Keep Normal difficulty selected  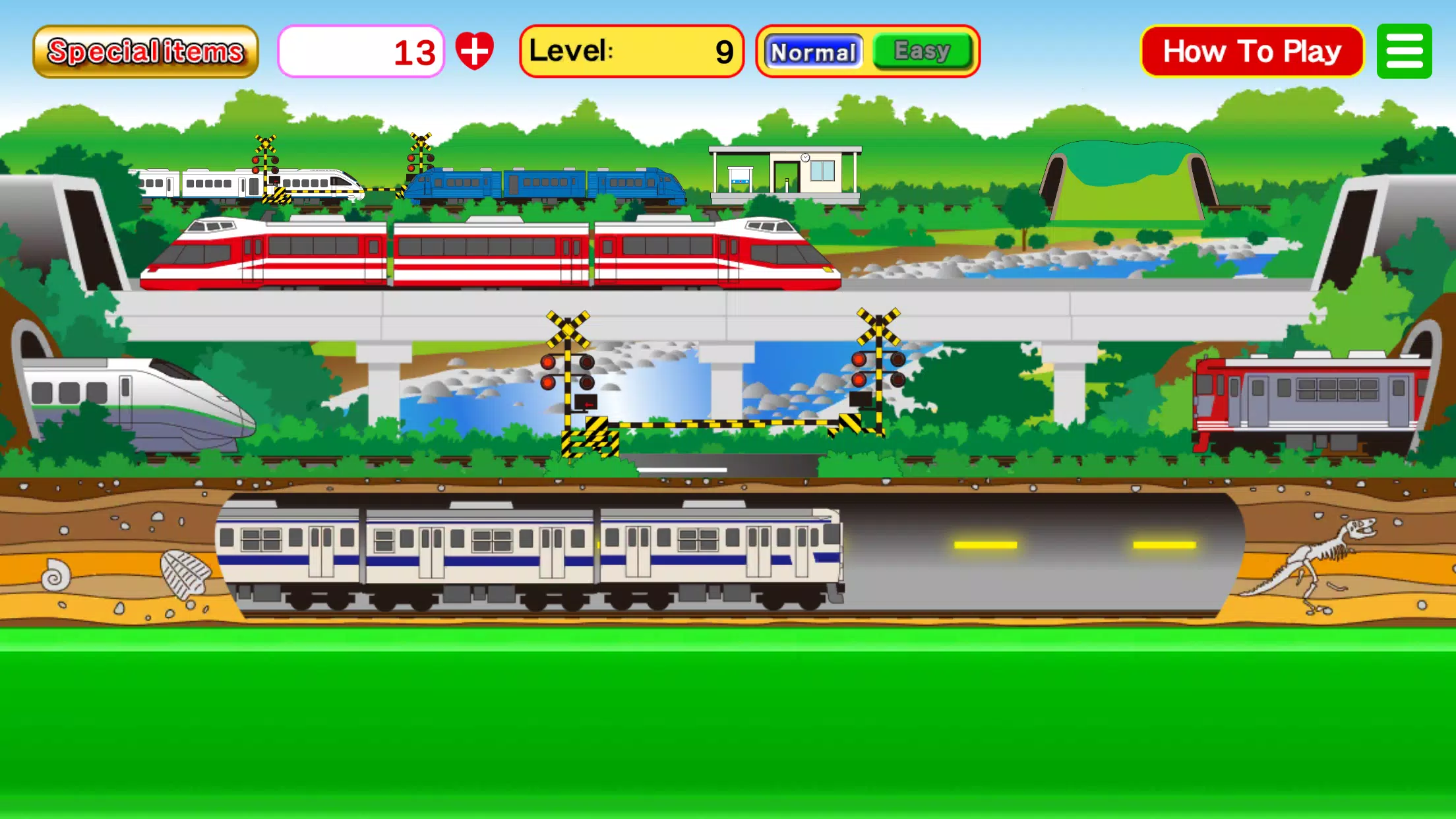click(x=814, y=51)
